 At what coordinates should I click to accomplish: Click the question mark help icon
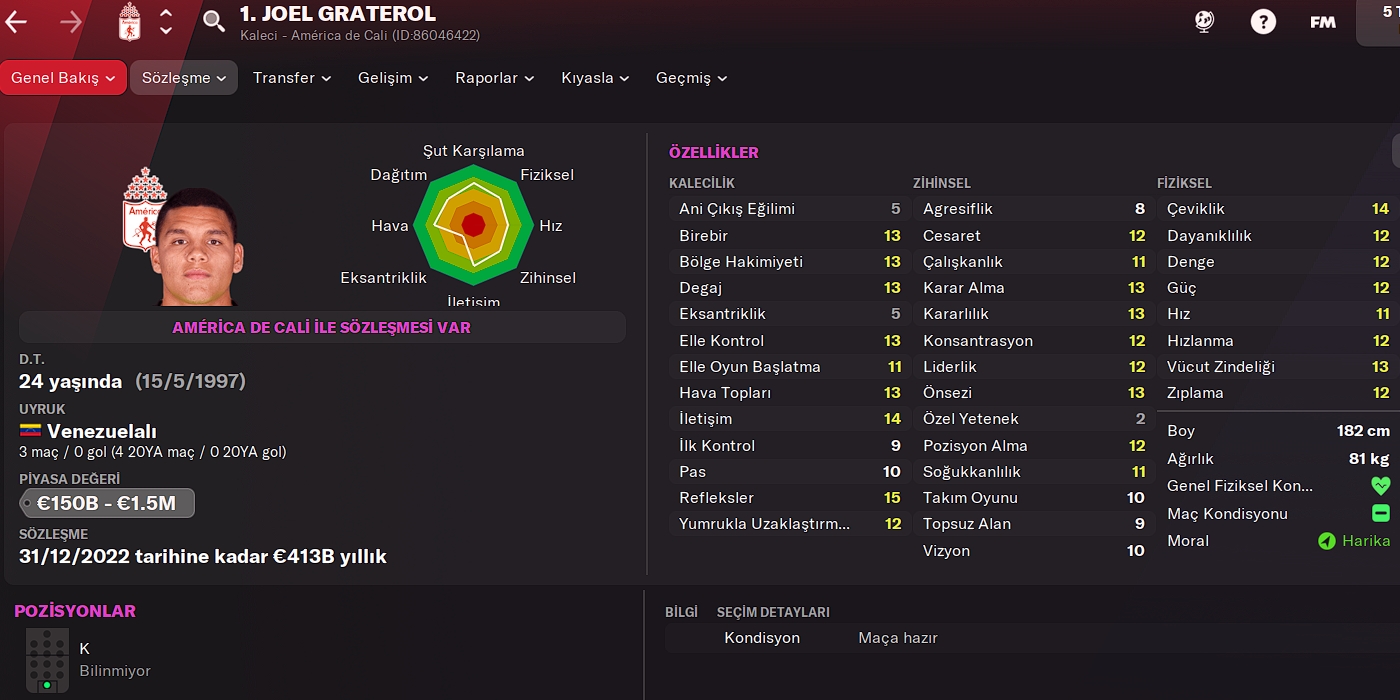(1263, 21)
